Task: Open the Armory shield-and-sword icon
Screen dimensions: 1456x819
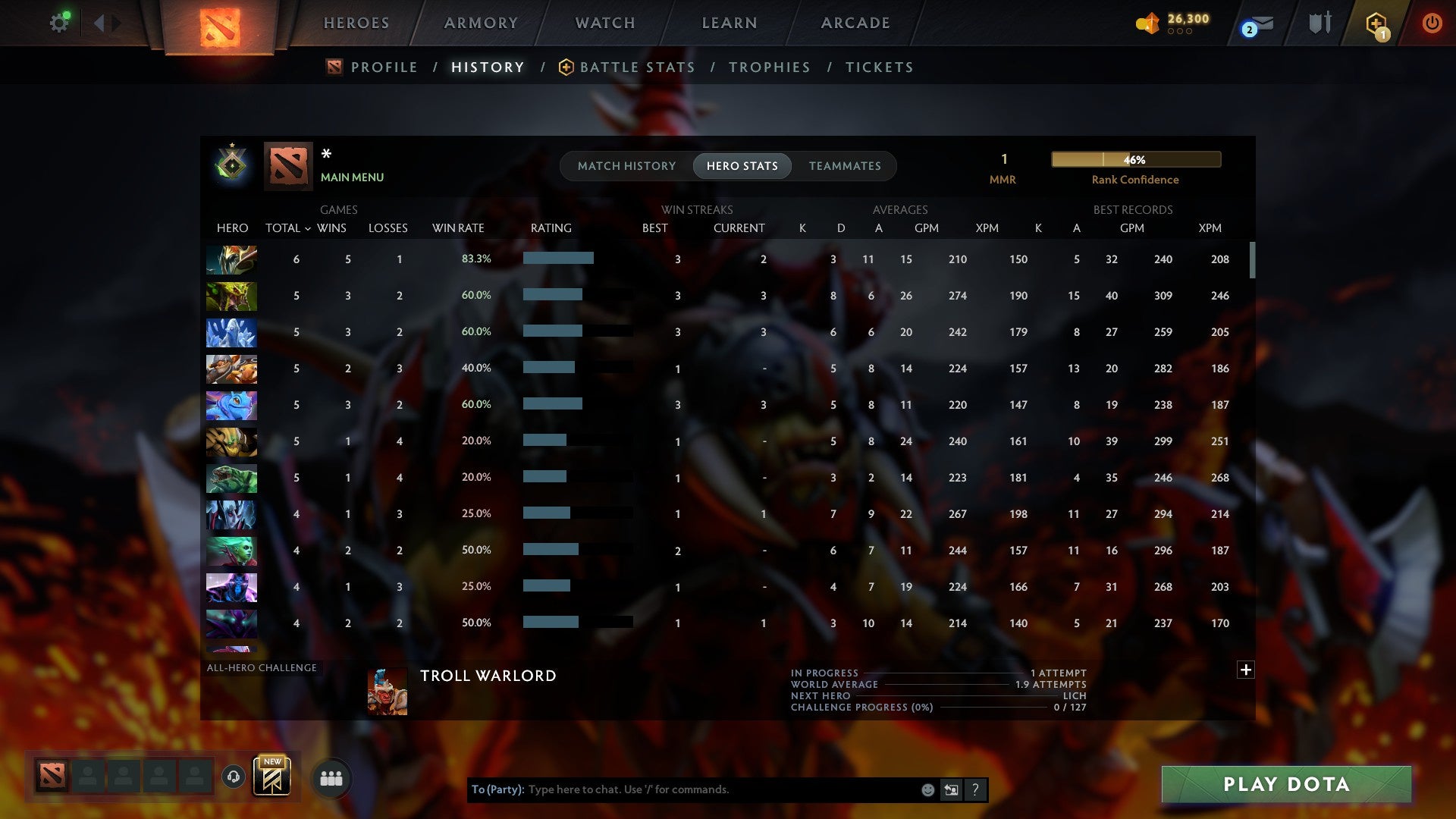Action: [x=1319, y=23]
